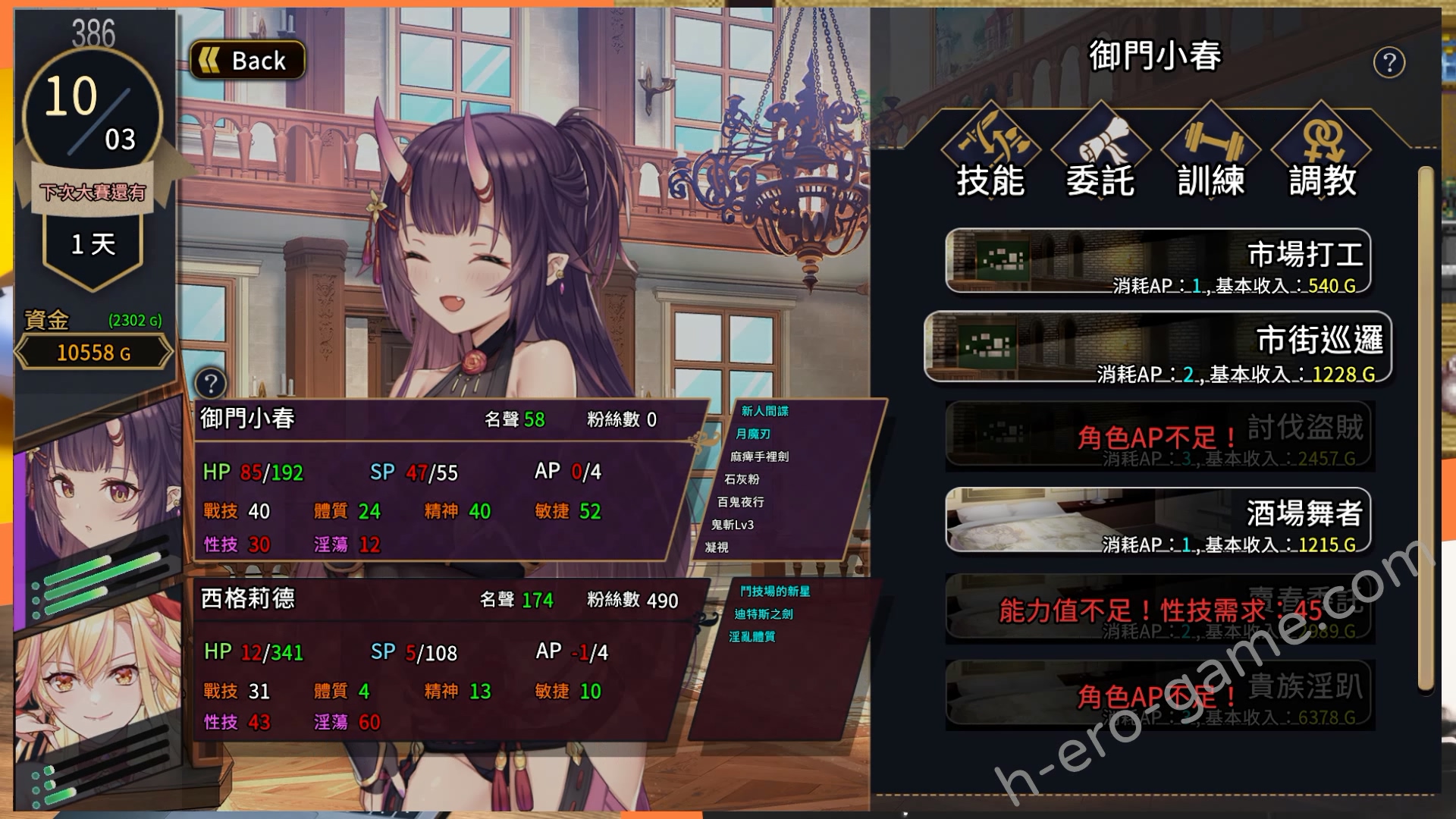Click the 10558 G funds display
Viewport: 1456px width, 819px height.
pyautogui.click(x=94, y=352)
